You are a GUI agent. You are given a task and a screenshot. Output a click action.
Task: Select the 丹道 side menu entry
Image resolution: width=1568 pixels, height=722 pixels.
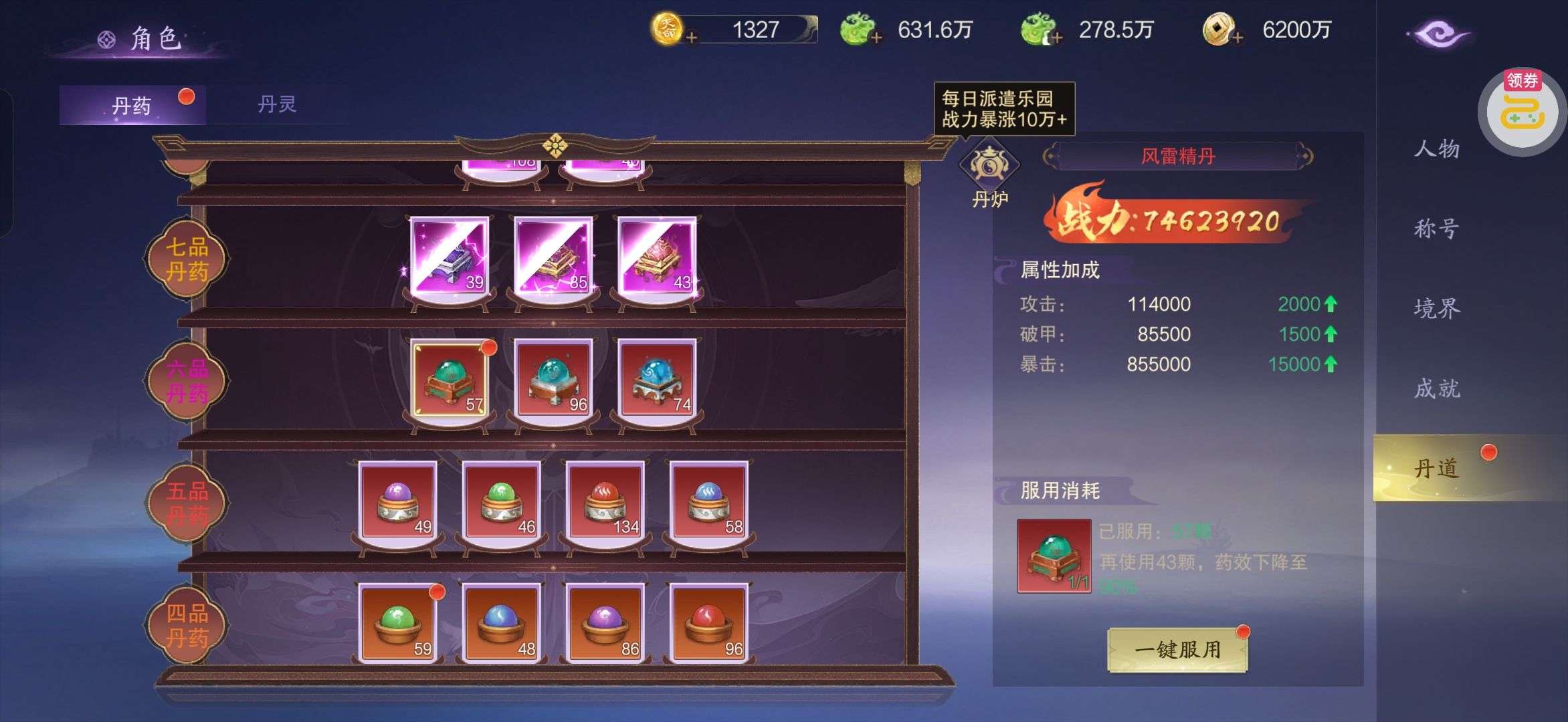pos(1436,468)
